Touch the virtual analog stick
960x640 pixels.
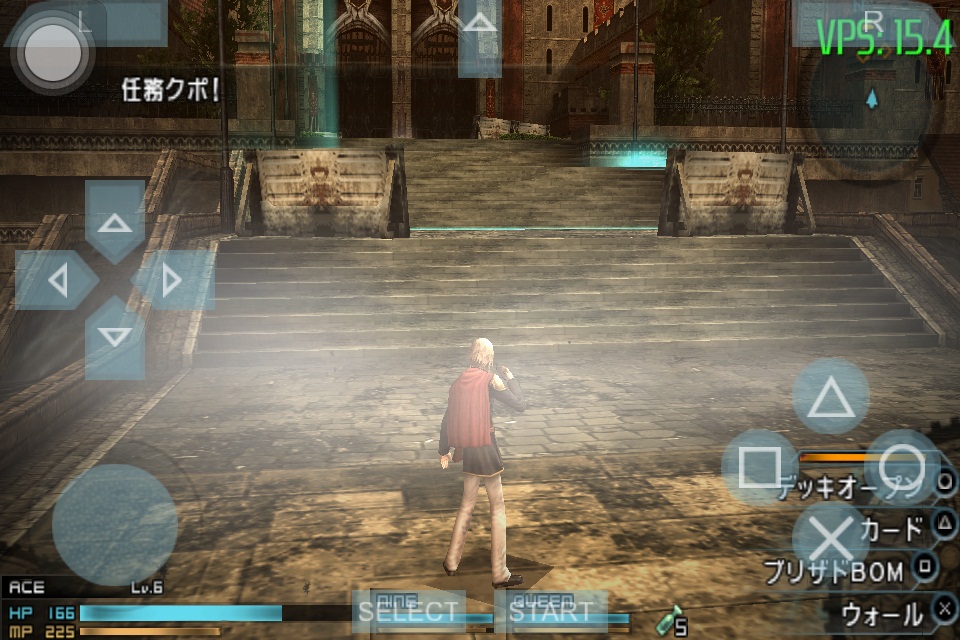pyautogui.click(x=114, y=525)
